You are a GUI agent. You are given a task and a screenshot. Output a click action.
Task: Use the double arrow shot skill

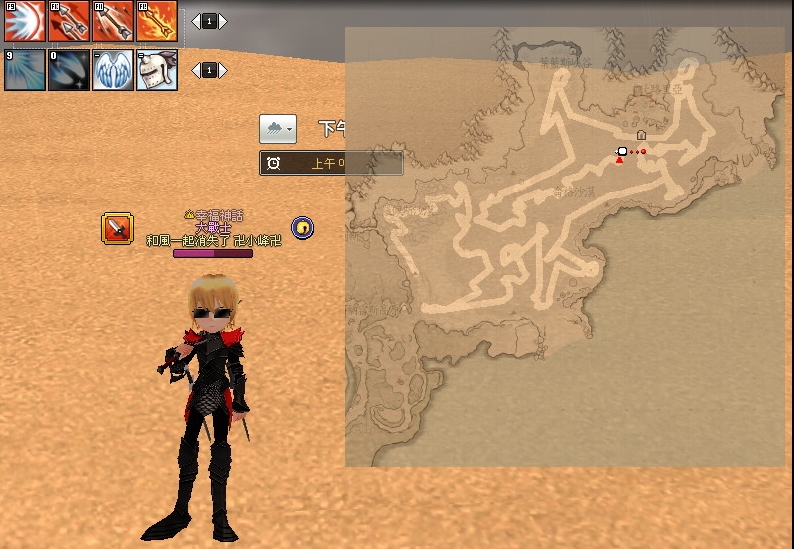click(69, 21)
